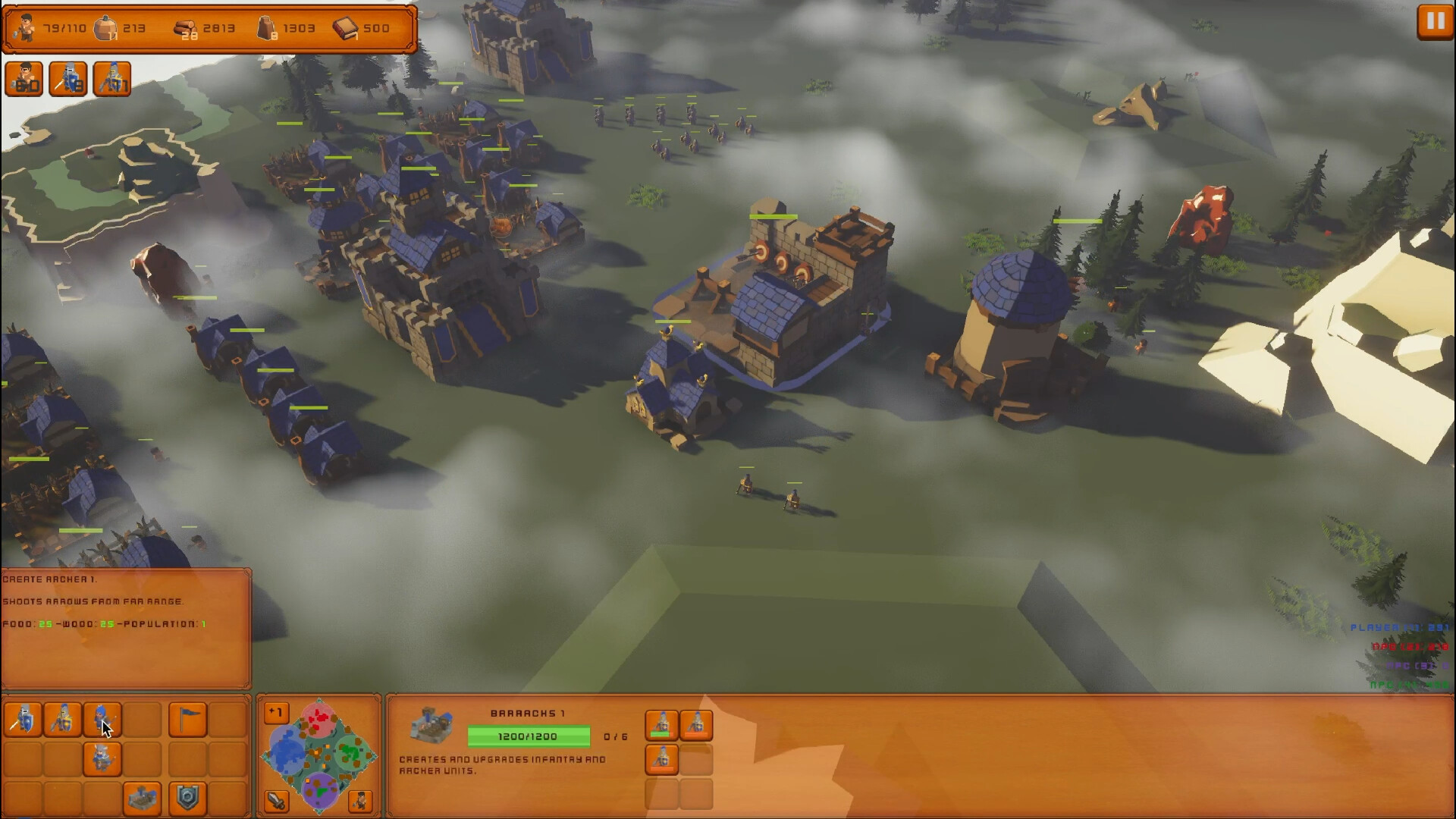Click the sword icon beside the minimap
The image size is (1456, 819).
pos(276,800)
